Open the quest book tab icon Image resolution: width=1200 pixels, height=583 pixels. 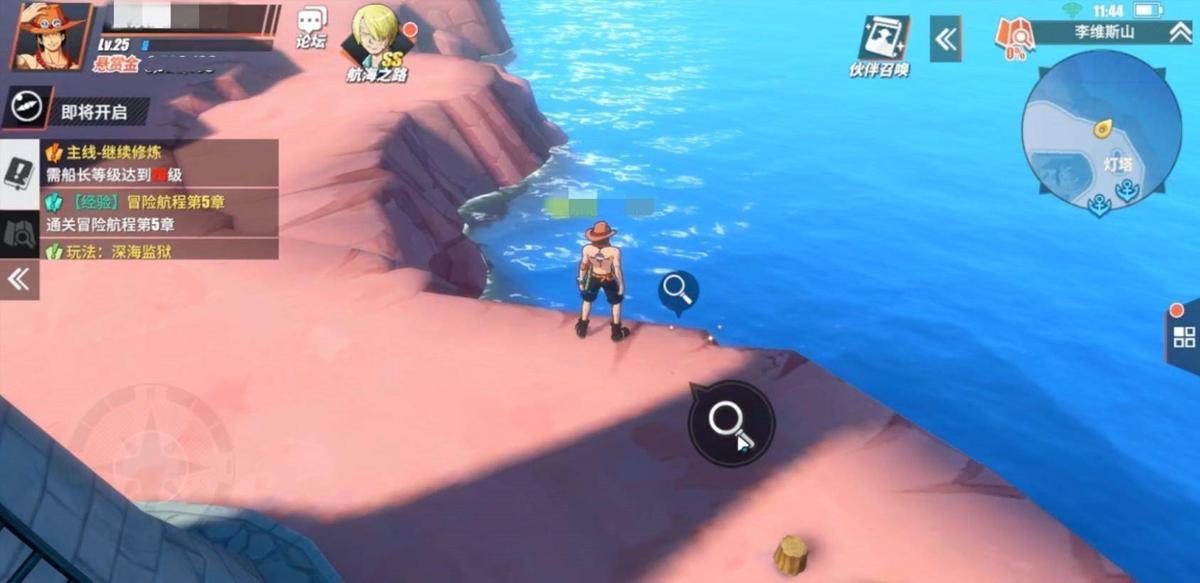(20, 174)
